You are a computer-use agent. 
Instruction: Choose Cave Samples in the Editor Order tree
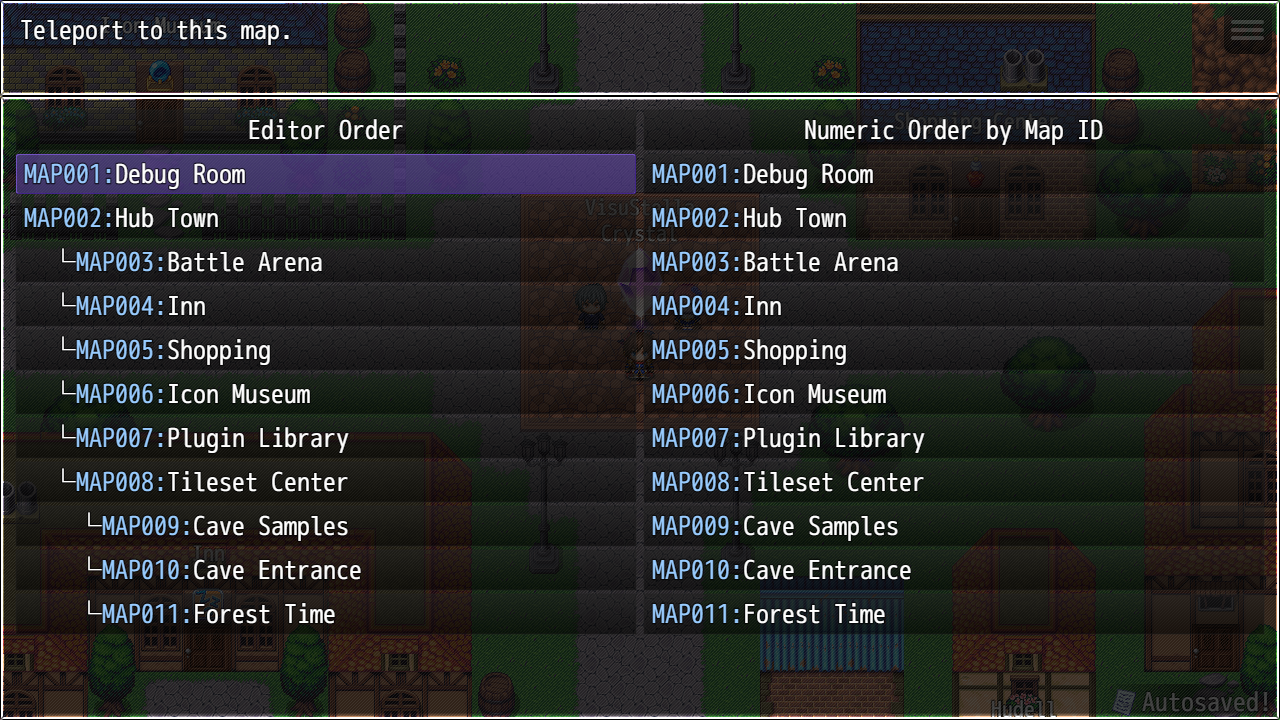click(326, 527)
